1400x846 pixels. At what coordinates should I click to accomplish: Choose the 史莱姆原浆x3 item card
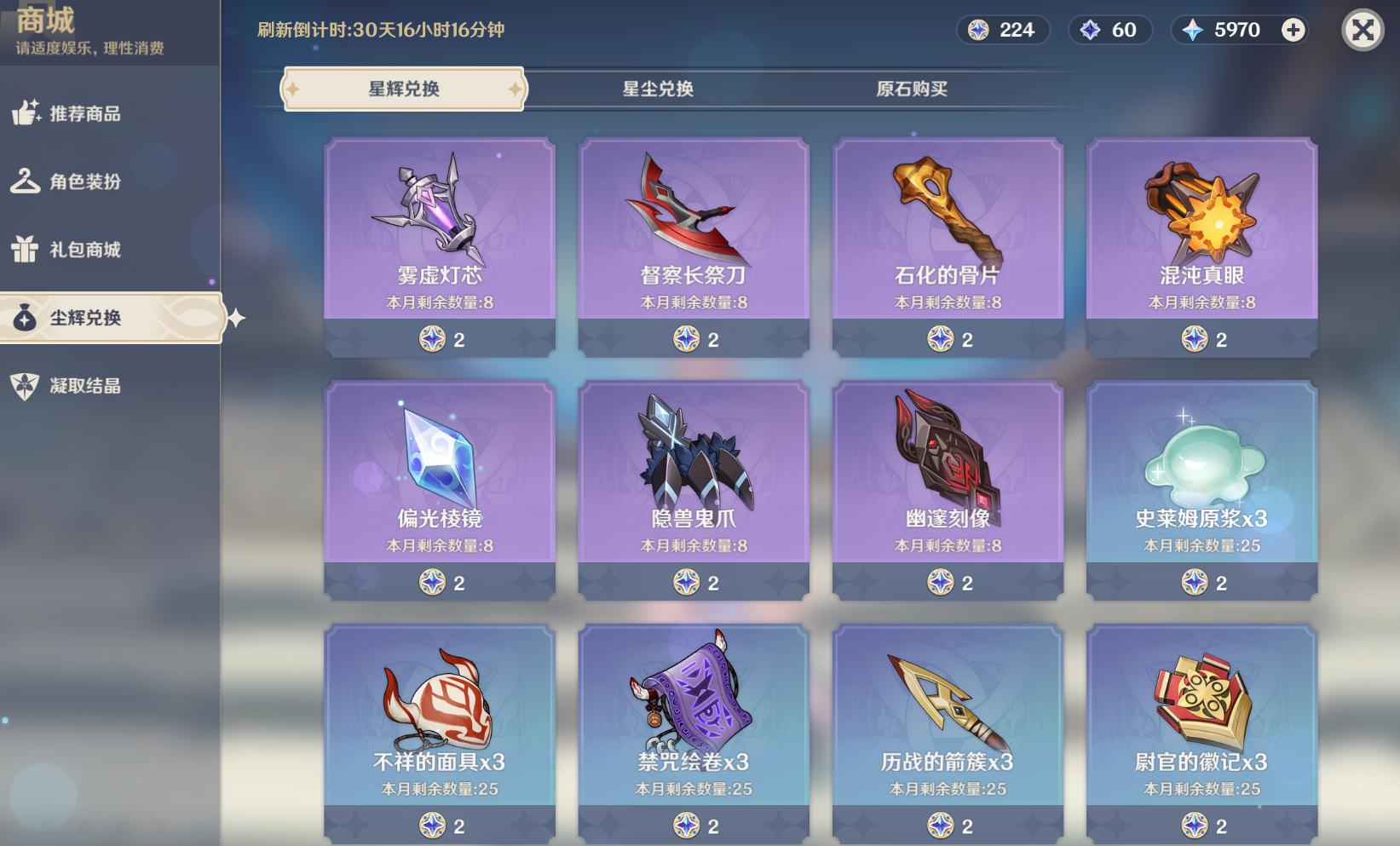pos(1201,489)
